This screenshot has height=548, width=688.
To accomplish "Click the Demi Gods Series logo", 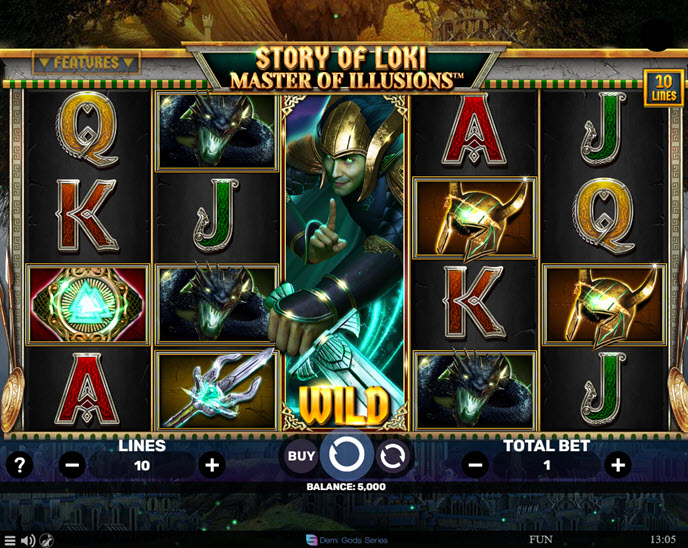I will [x=344, y=540].
